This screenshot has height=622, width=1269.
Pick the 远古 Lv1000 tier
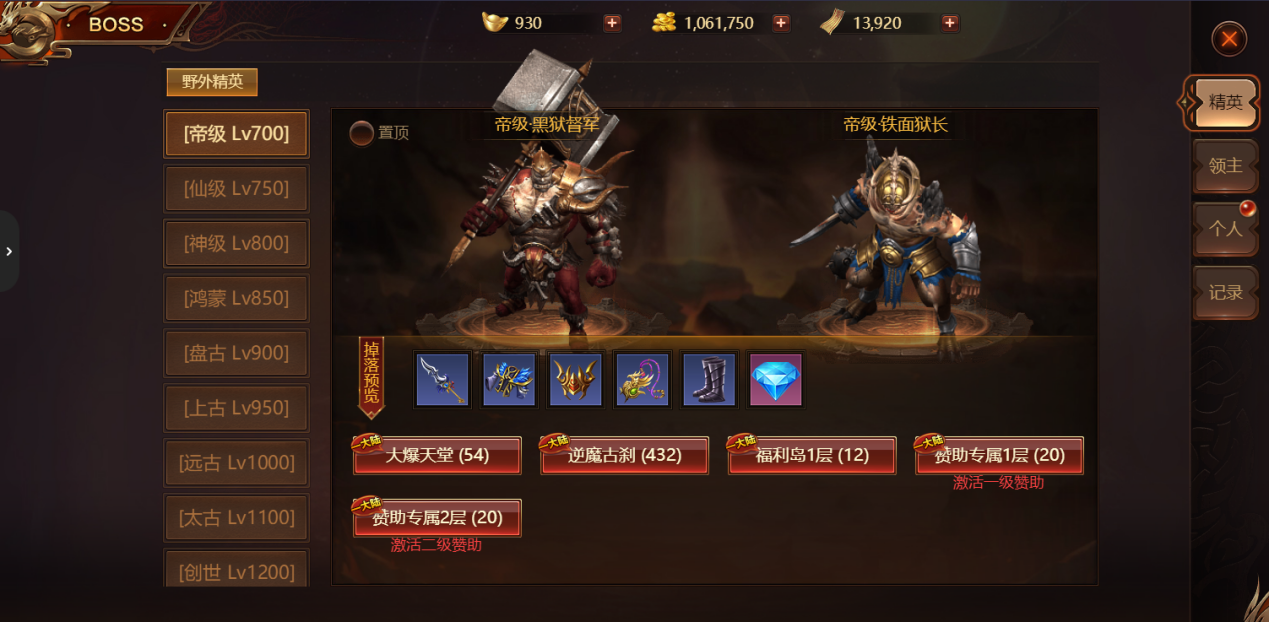coord(236,464)
